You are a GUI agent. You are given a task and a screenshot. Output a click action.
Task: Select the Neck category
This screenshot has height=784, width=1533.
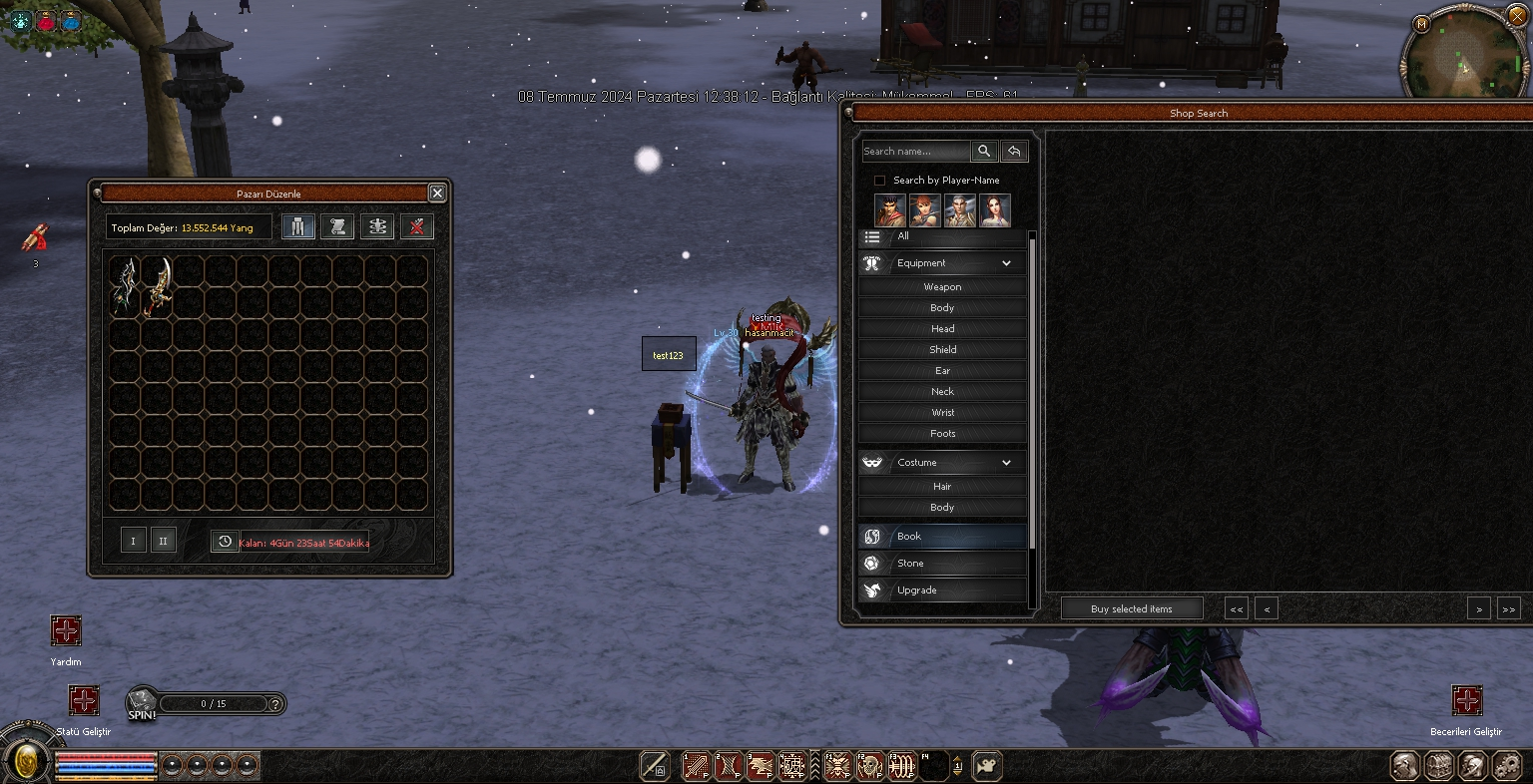(942, 392)
